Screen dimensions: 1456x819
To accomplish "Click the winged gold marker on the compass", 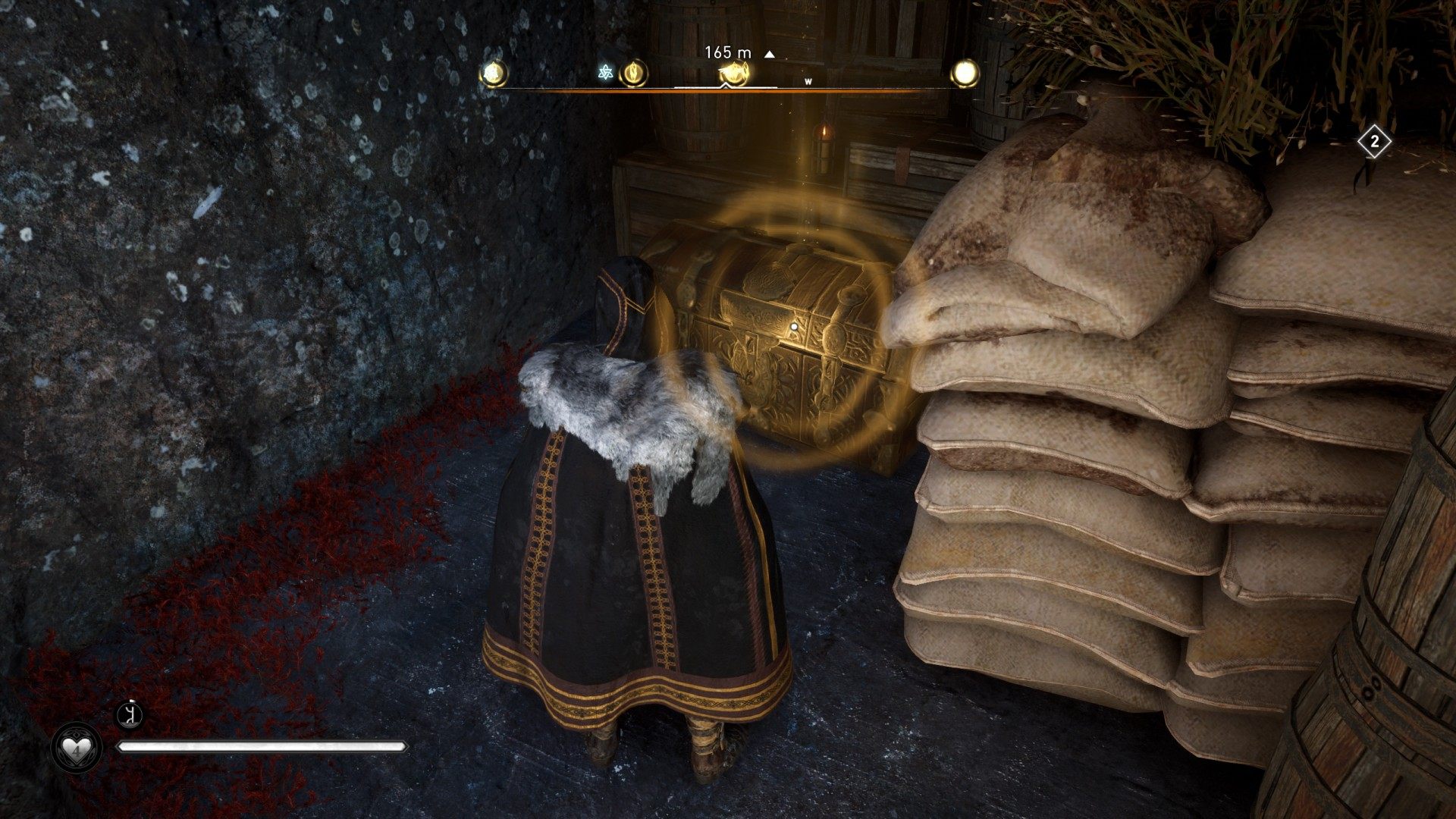I will [733, 73].
